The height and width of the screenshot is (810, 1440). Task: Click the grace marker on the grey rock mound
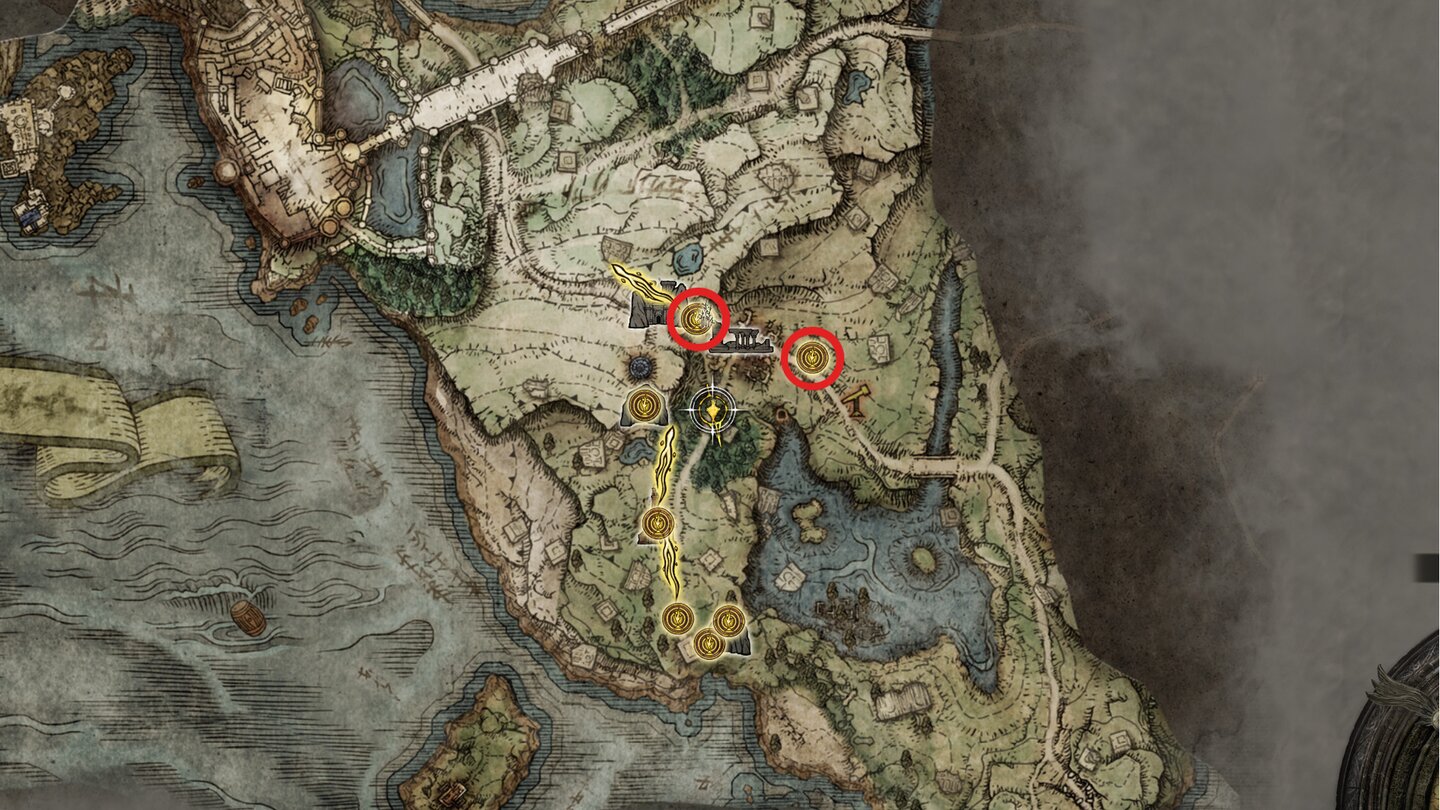(643, 406)
